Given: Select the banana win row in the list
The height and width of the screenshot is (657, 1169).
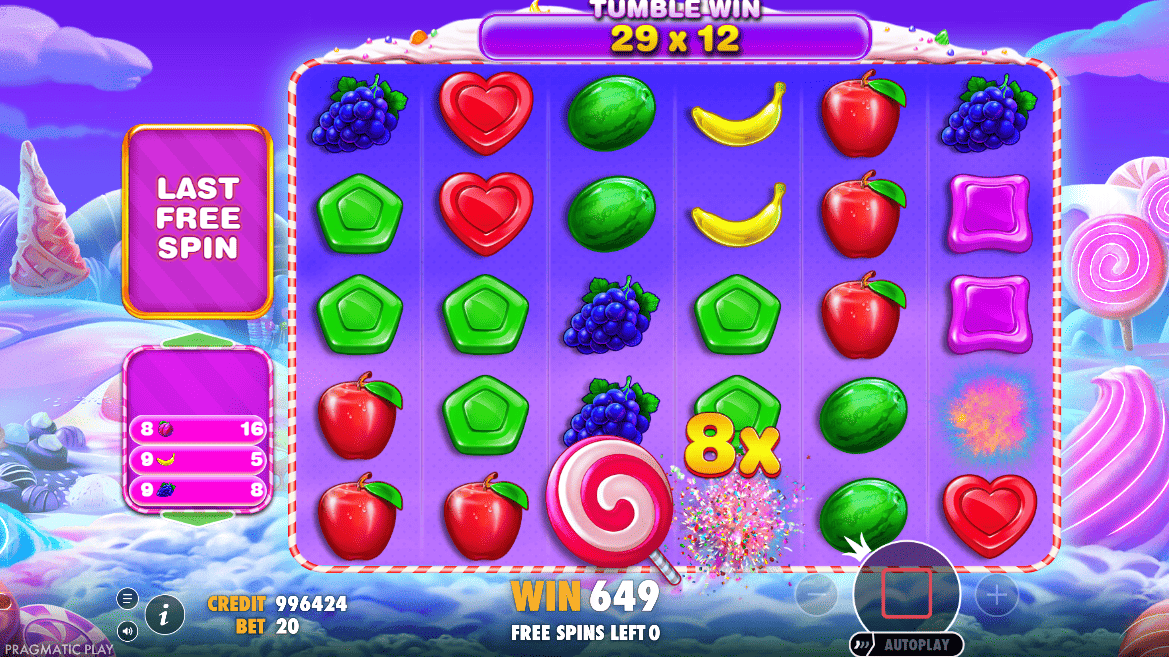Looking at the screenshot, I should click(197, 460).
